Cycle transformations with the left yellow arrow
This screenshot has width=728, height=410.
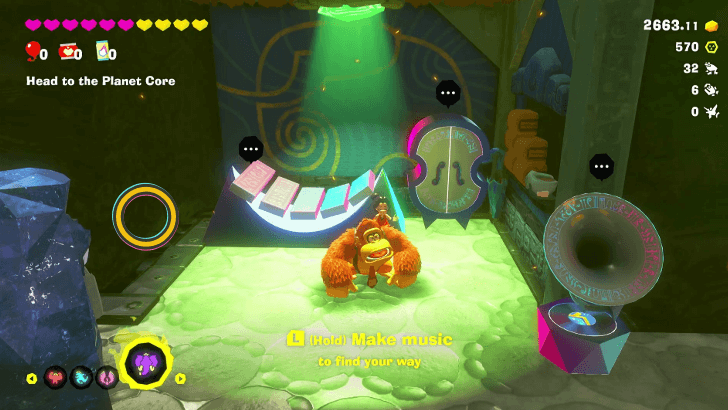click(x=30, y=378)
